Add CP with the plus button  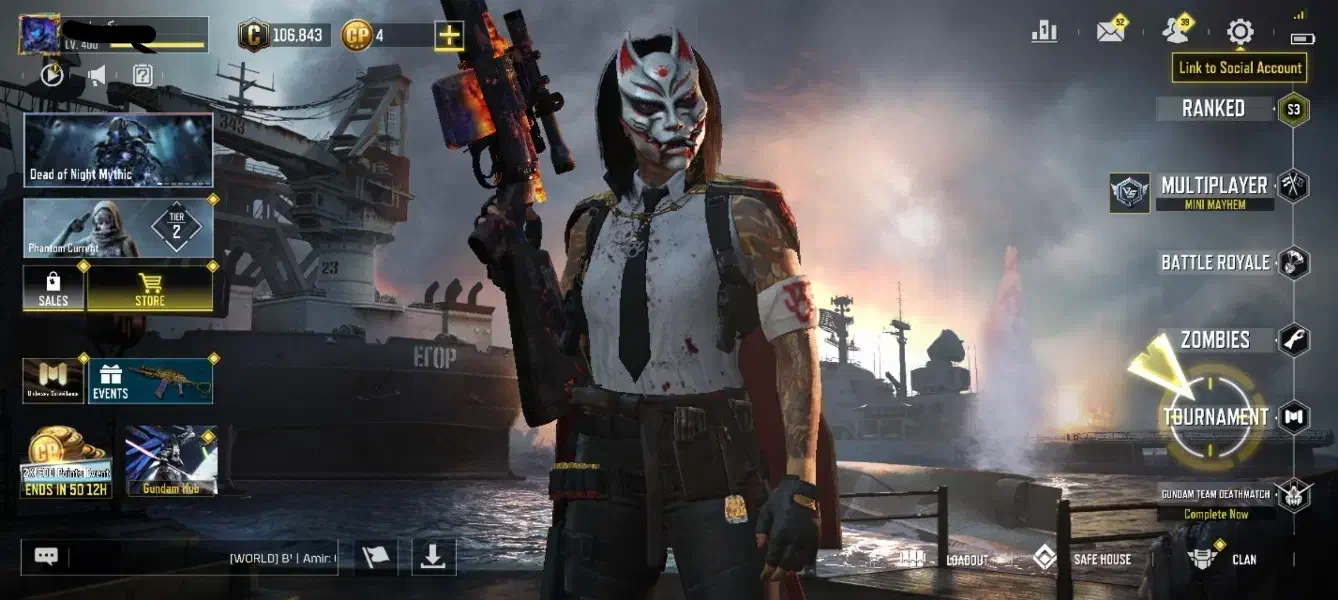[x=449, y=36]
